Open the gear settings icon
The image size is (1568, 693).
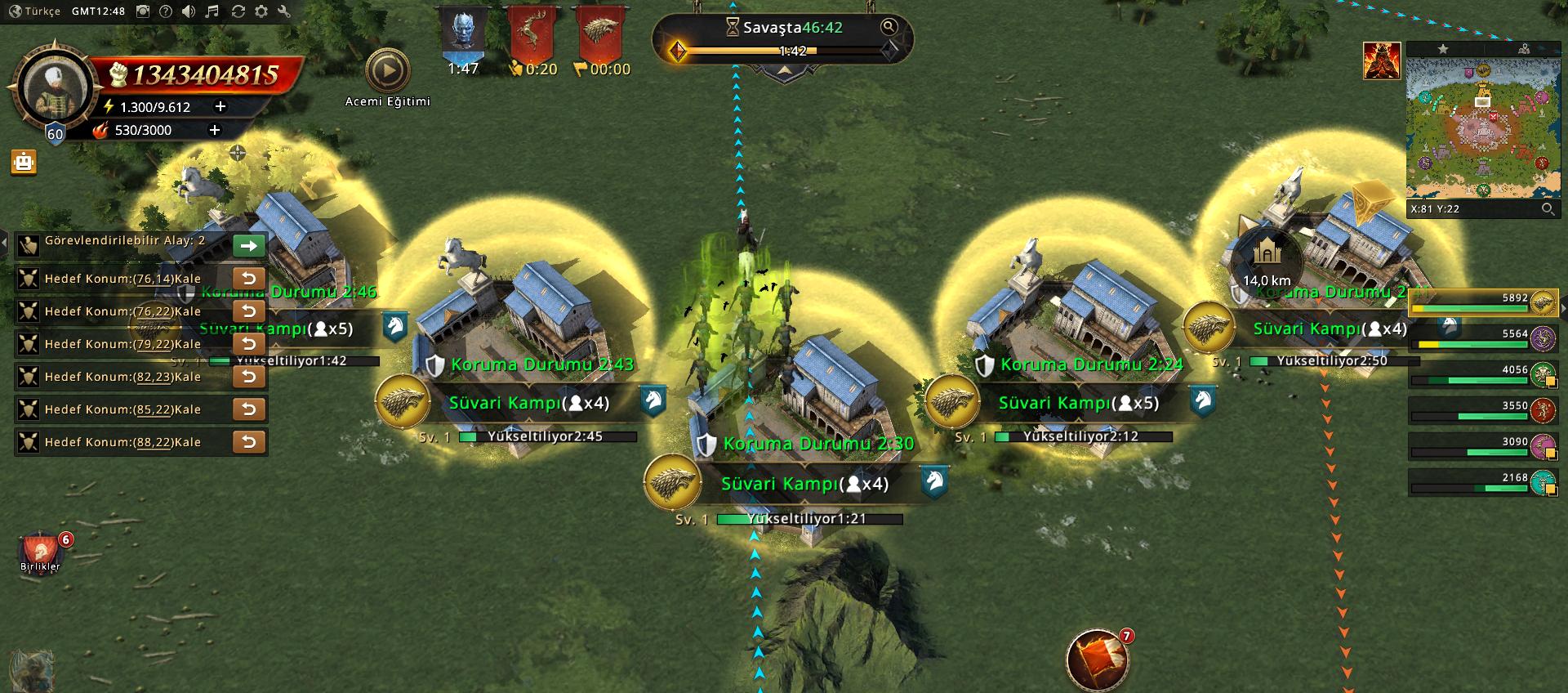[x=261, y=11]
